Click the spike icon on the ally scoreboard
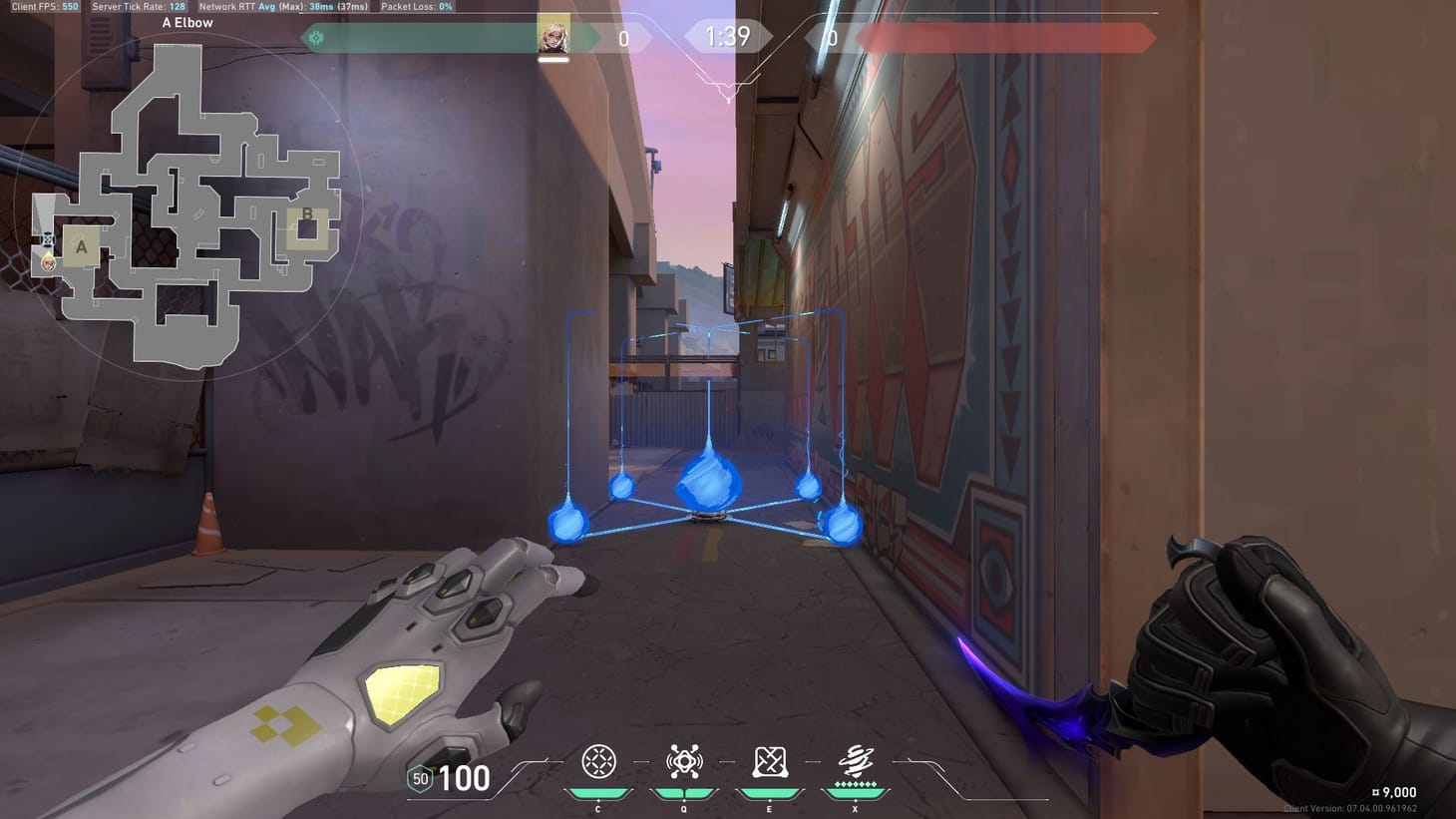Screen dimensions: 1456x819 point(318,37)
